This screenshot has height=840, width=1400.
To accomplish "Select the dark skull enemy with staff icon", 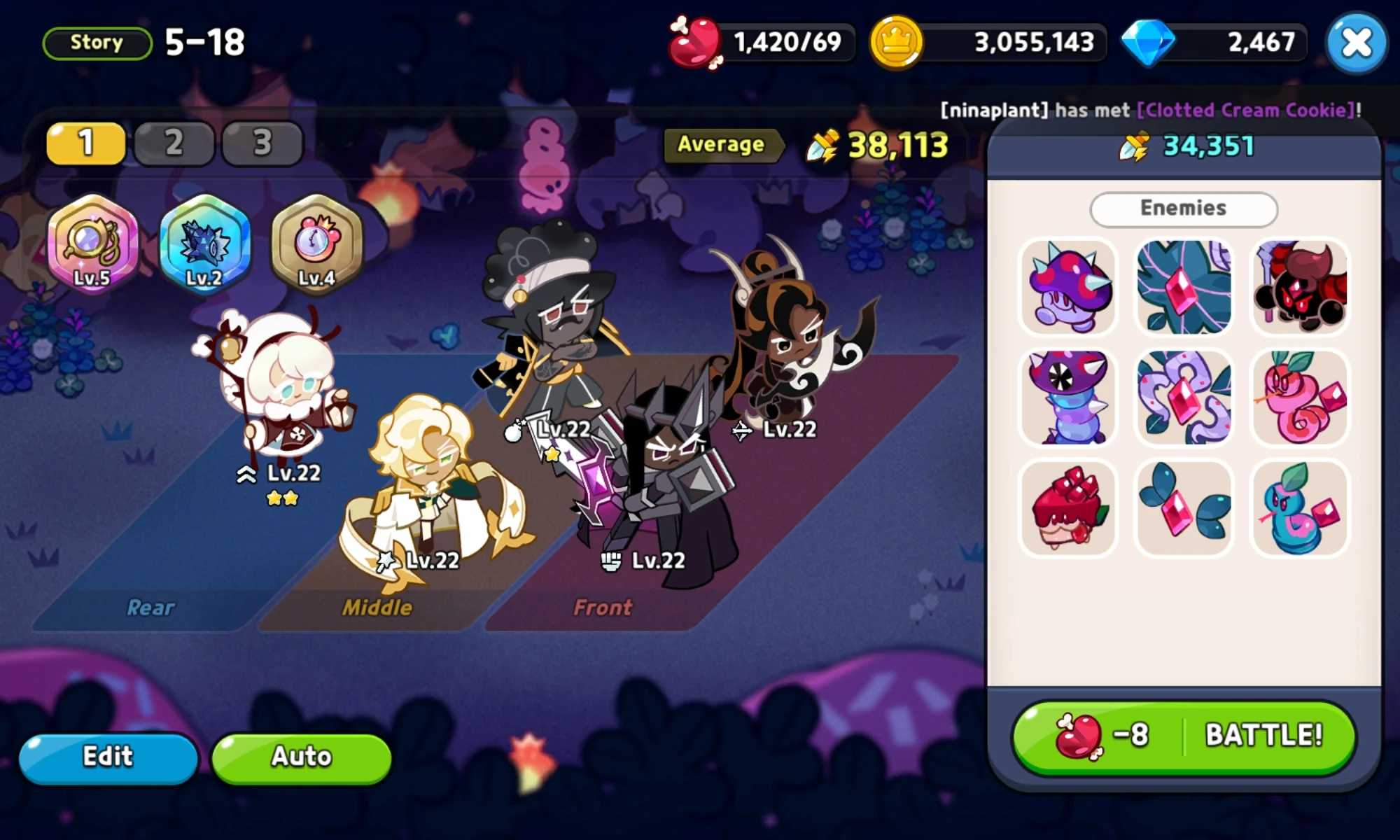I will [x=1298, y=286].
